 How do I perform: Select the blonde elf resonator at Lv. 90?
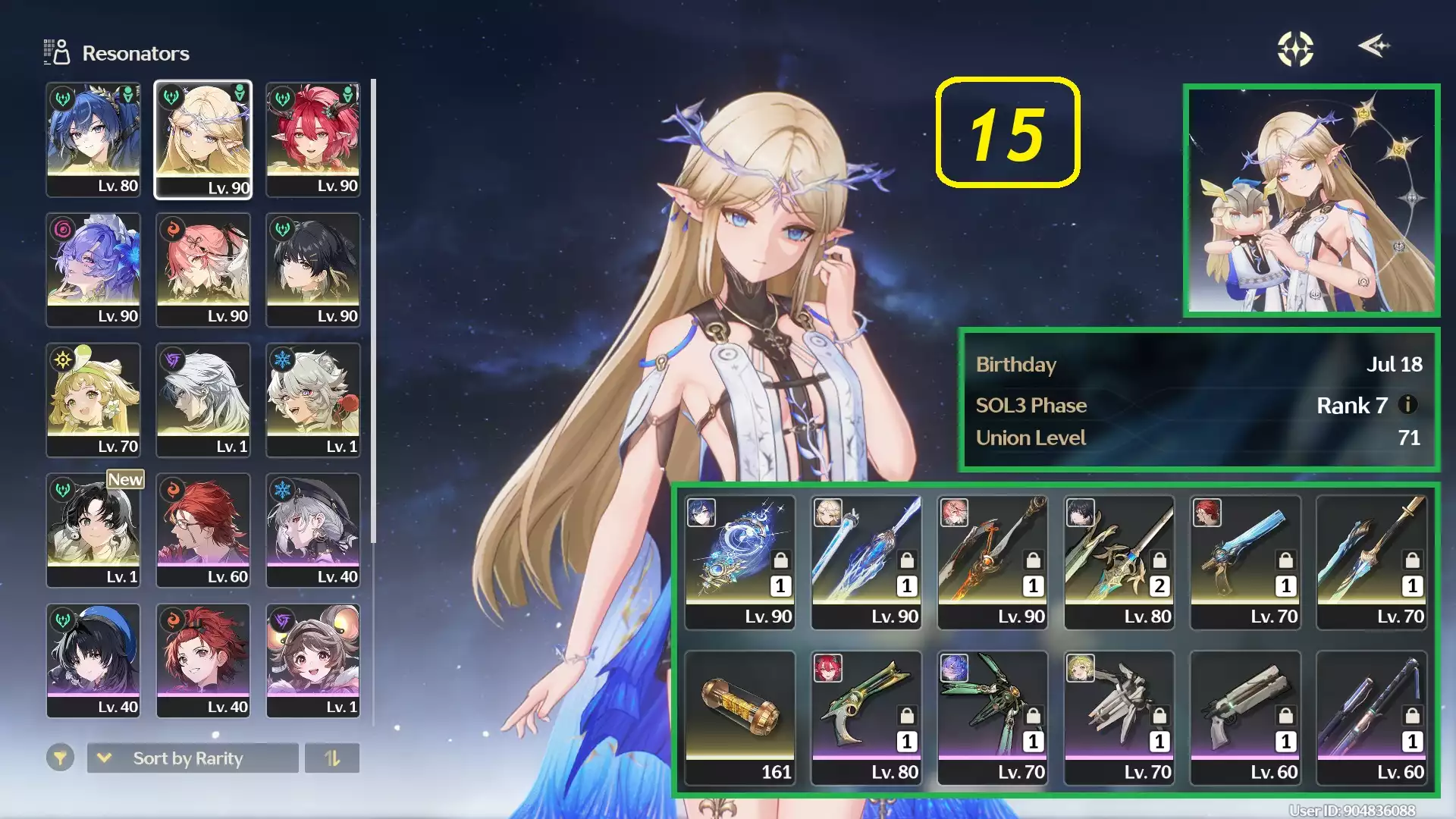tap(202, 140)
